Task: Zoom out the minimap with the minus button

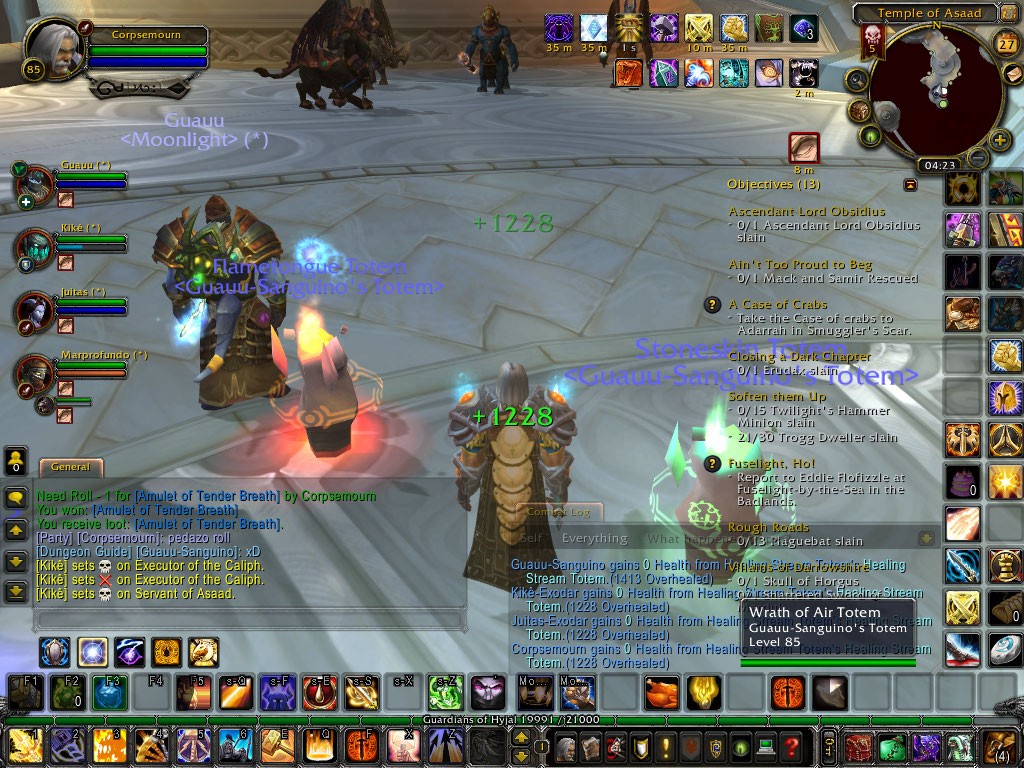Action: click(978, 158)
